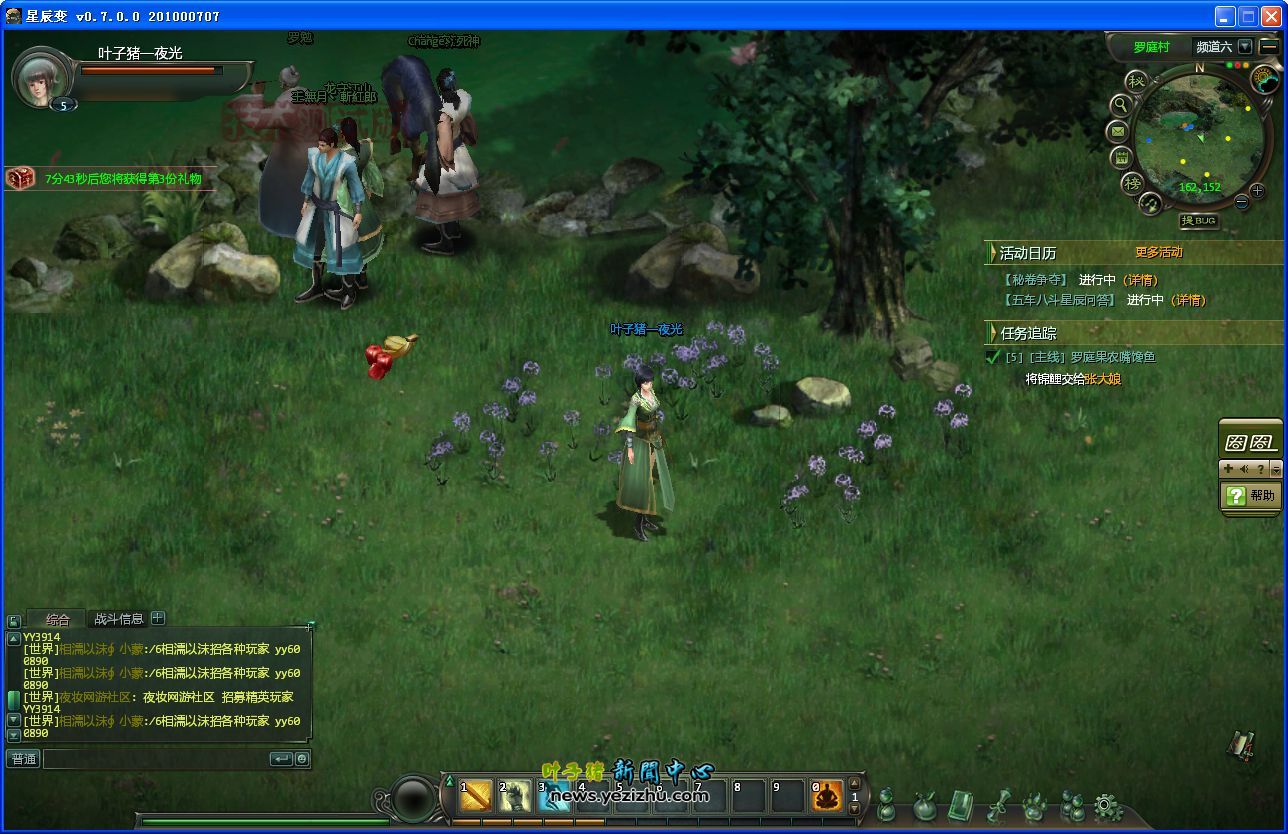Zoom out the minimap with minus button
The height and width of the screenshot is (834, 1288).
(x=1242, y=201)
